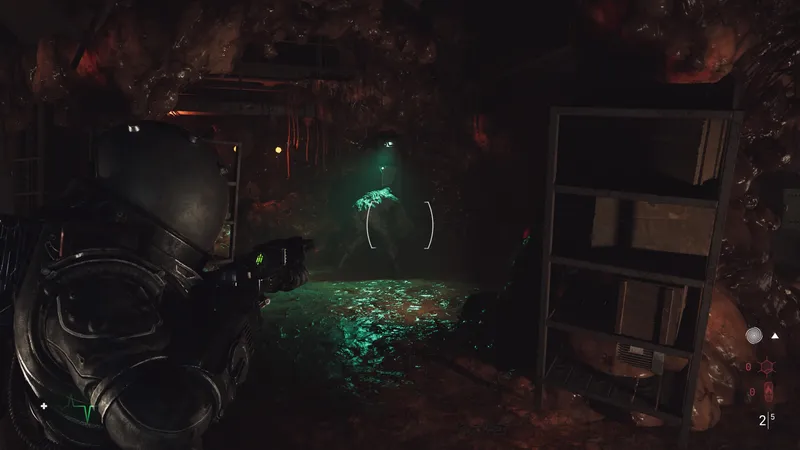The image size is (800, 450).
Task: Click the white up-arrow next to the spiral icon
Action: [x=777, y=338]
